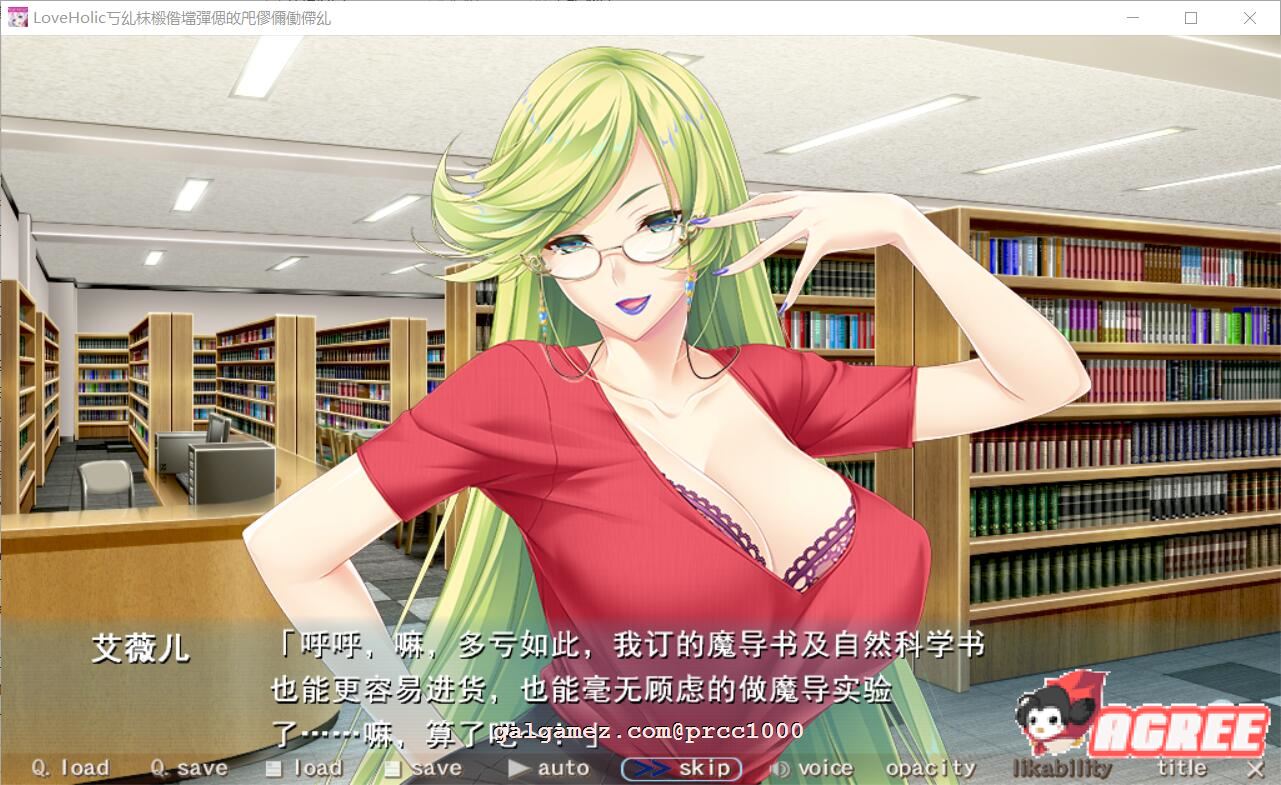The height and width of the screenshot is (785, 1281).
Task: Return to title via the title menu item
Action: (x=1182, y=768)
